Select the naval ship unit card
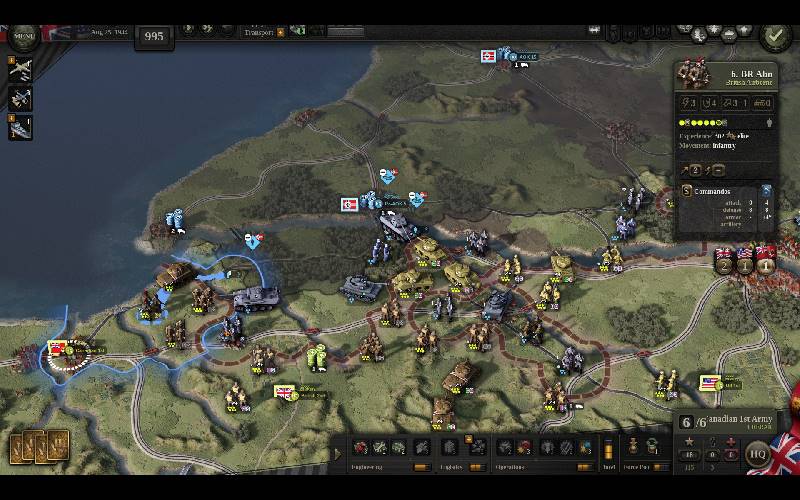 tap(20, 127)
